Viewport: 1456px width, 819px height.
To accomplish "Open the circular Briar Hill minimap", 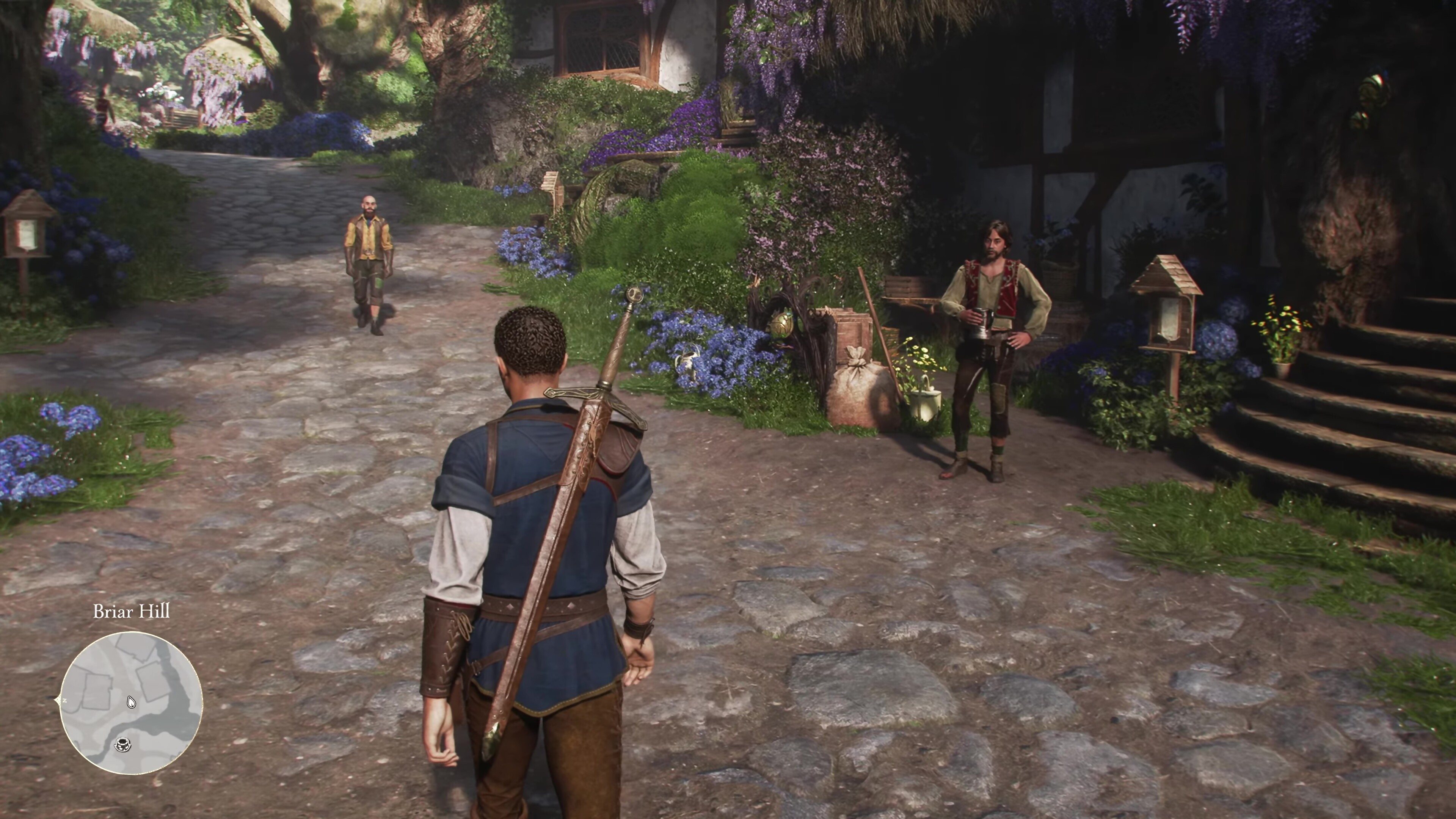I will coord(131,703).
